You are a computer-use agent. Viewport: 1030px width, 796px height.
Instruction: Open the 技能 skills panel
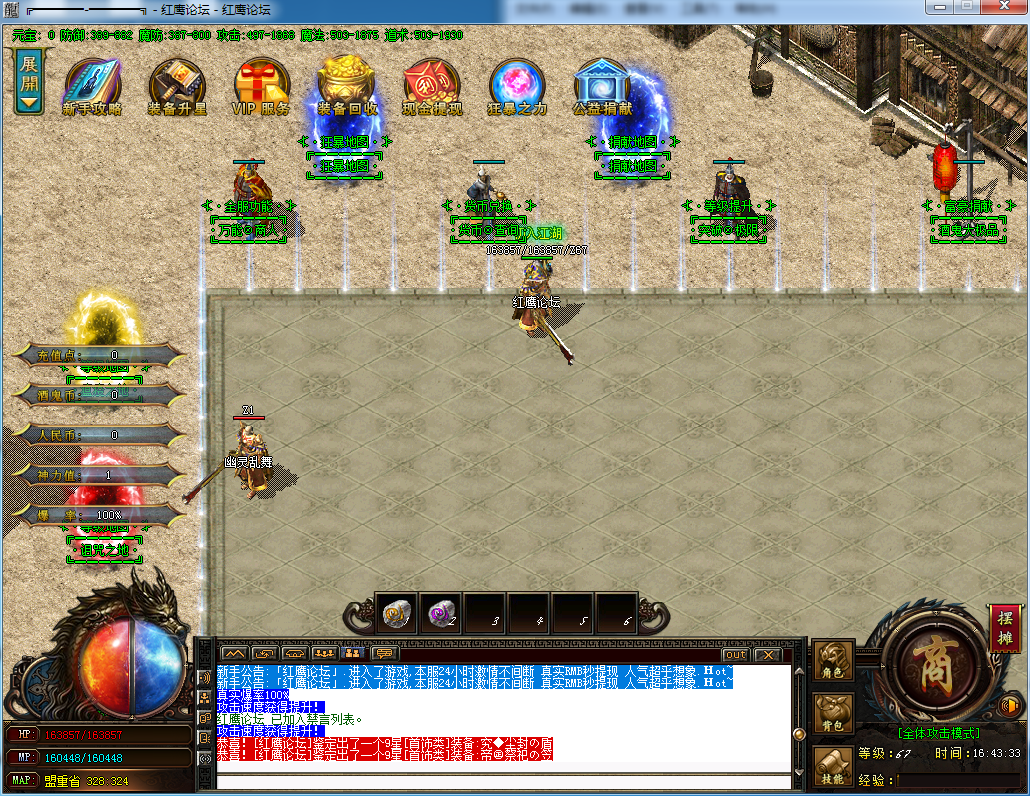833,765
